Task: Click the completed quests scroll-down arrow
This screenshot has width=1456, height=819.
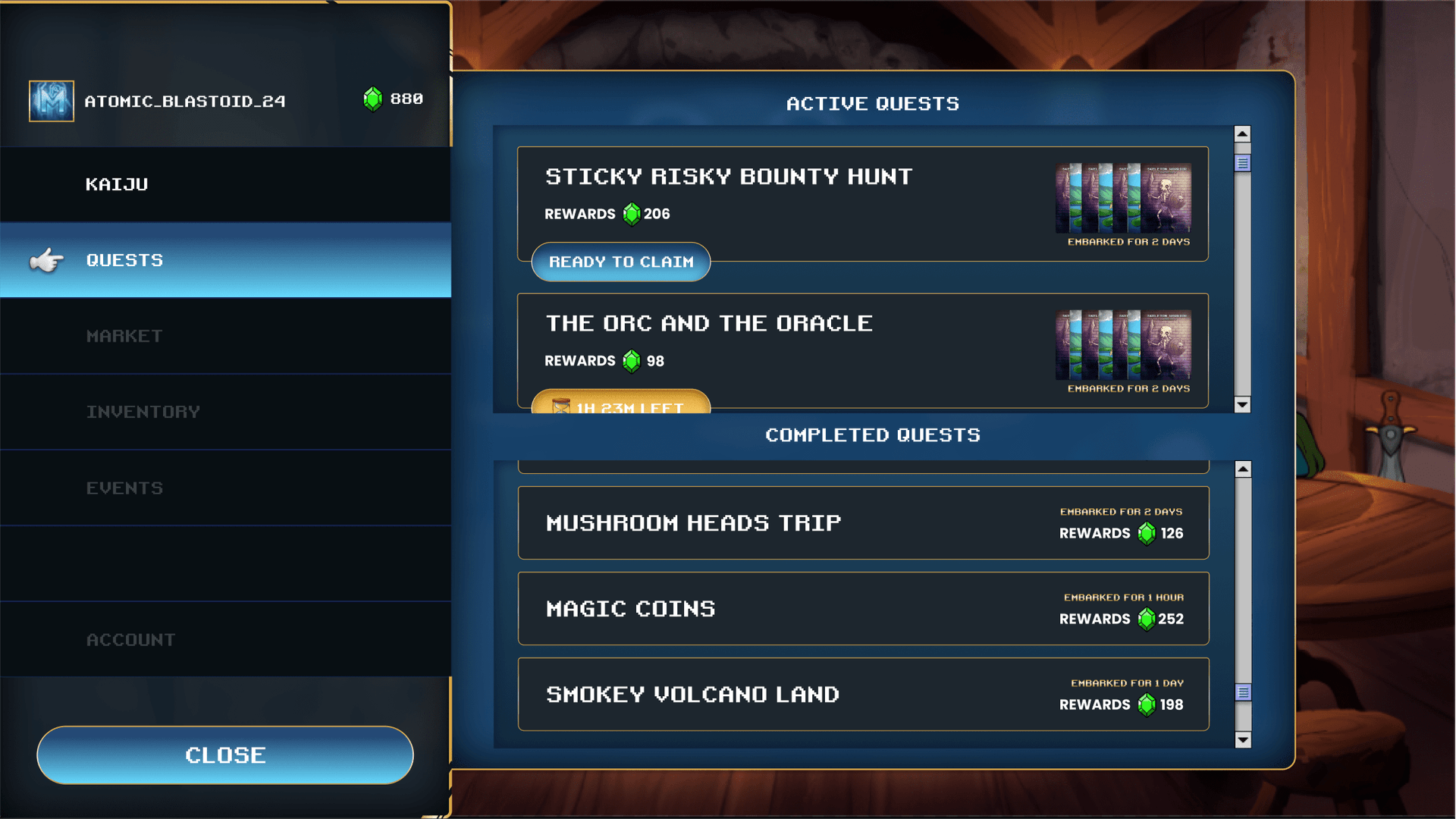Action: pos(1243,739)
